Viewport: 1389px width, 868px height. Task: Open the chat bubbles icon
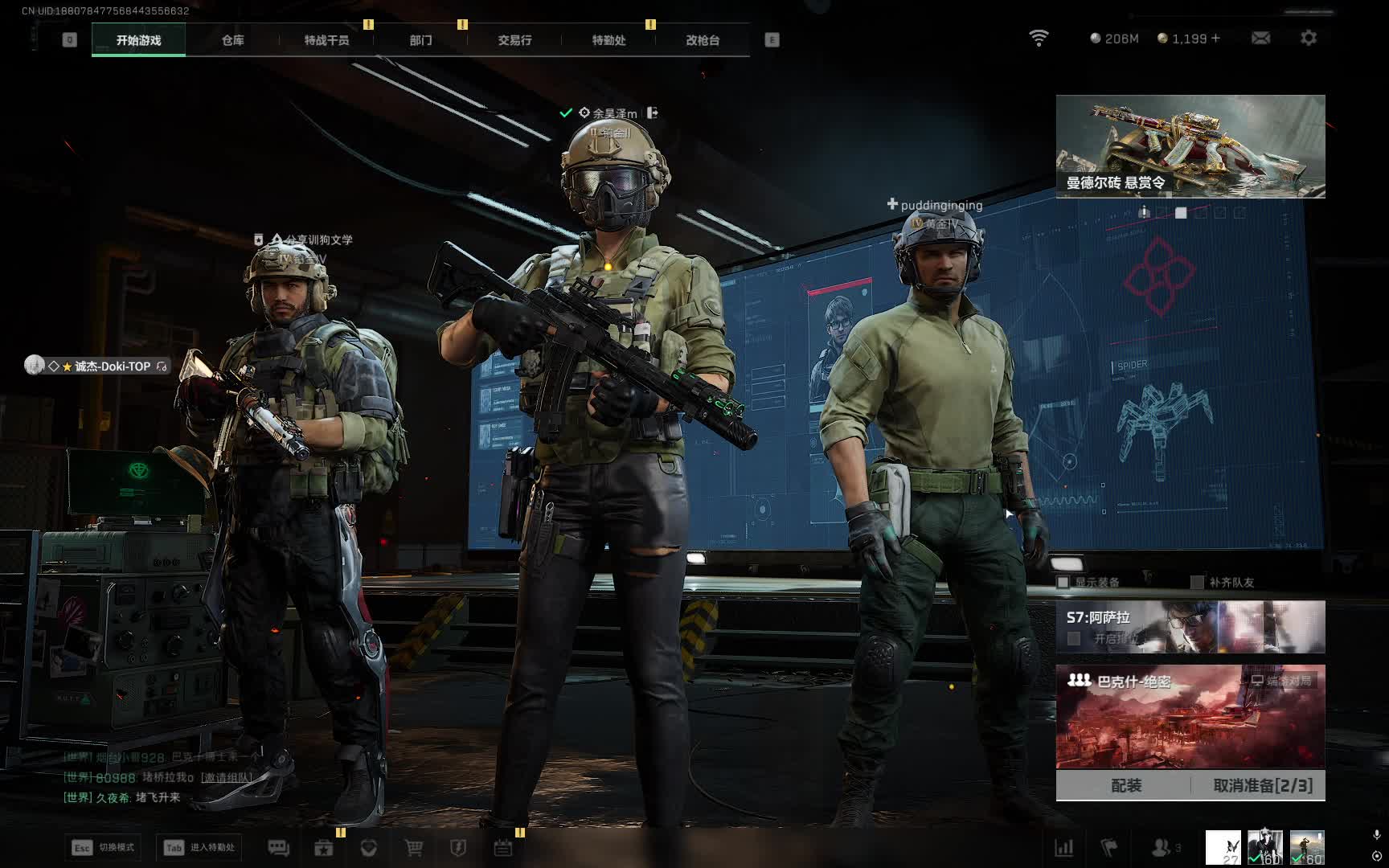(278, 848)
